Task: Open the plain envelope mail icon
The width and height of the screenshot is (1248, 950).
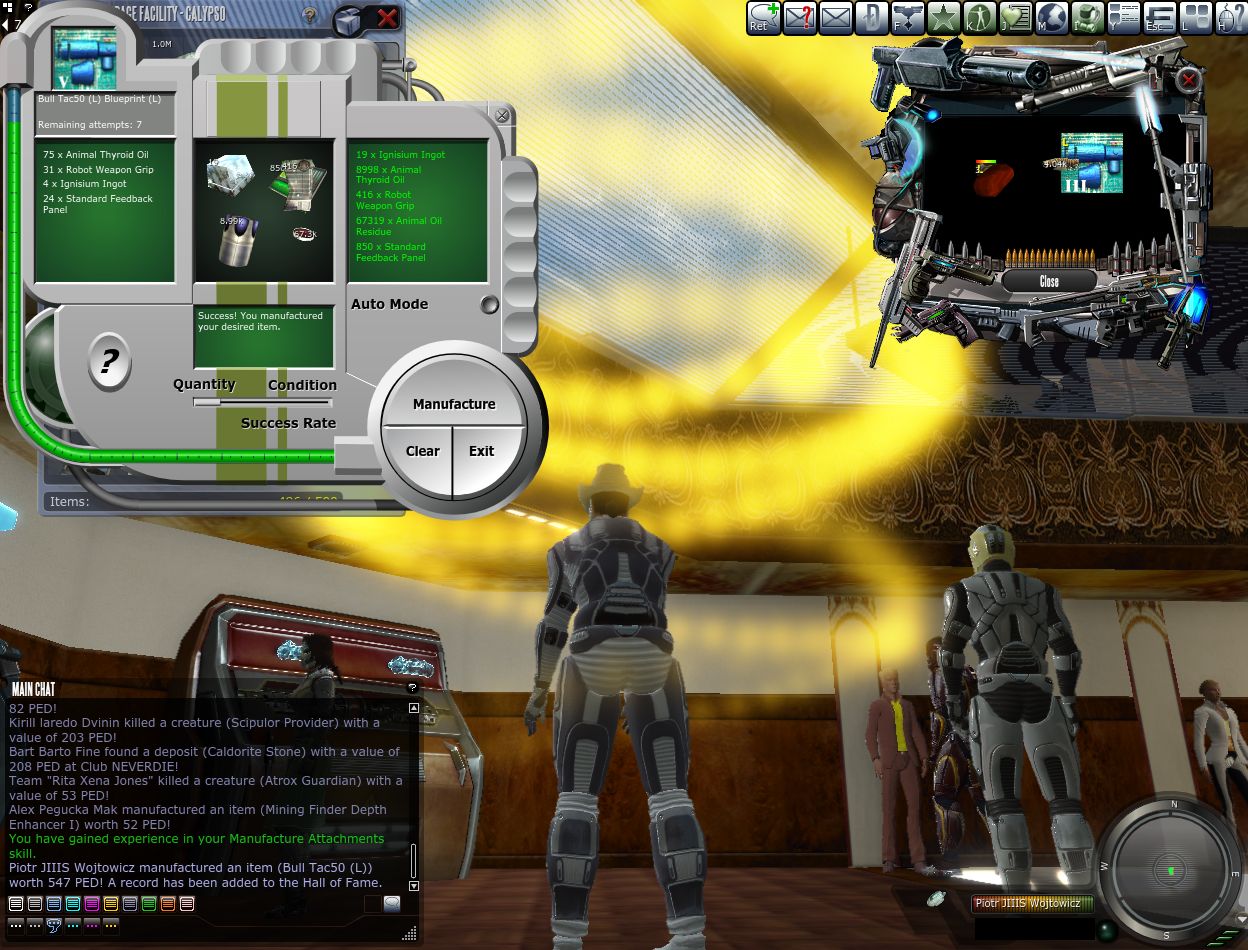Action: (835, 18)
